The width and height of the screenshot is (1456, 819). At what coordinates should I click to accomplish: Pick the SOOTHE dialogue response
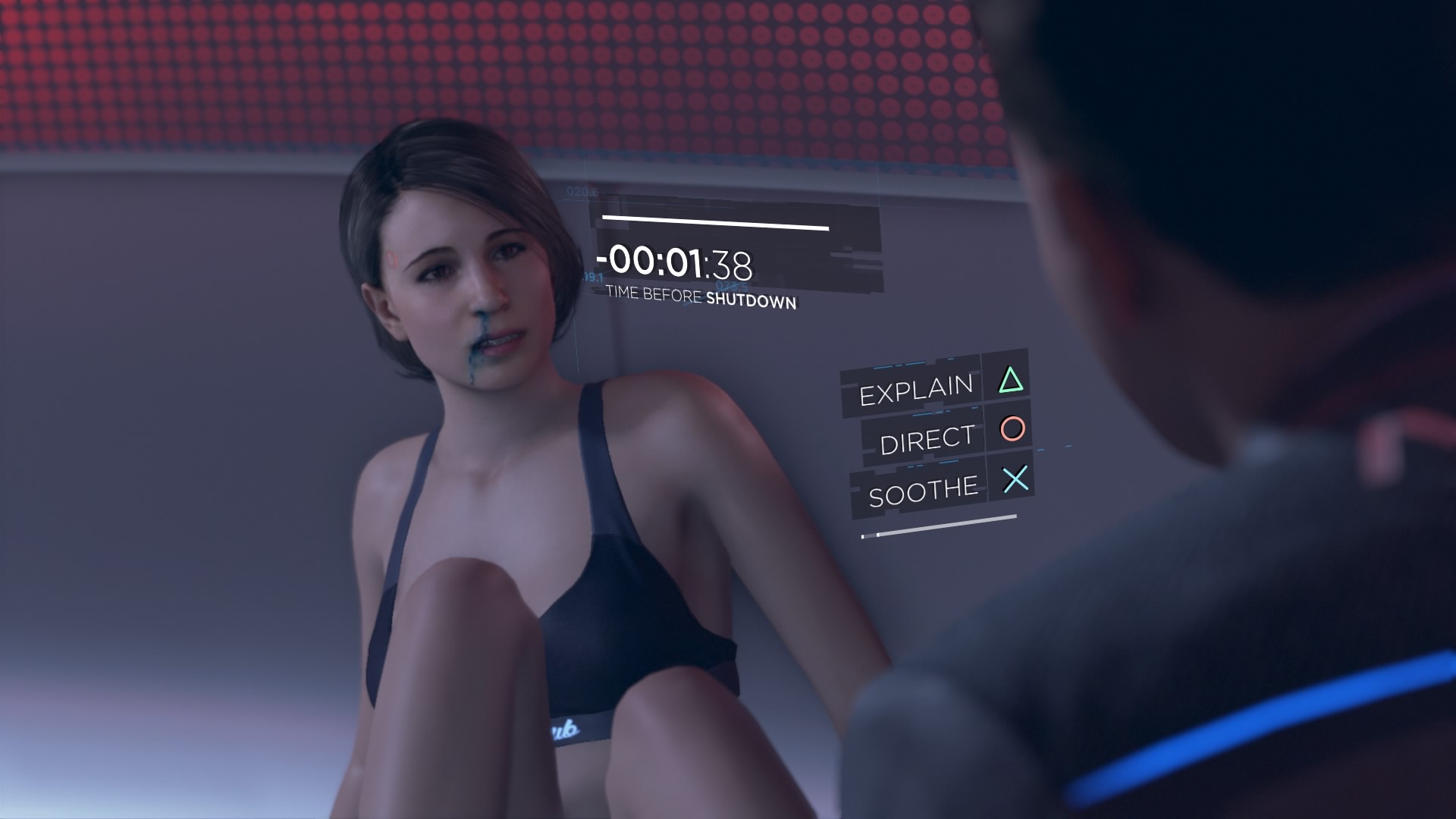(x=923, y=491)
